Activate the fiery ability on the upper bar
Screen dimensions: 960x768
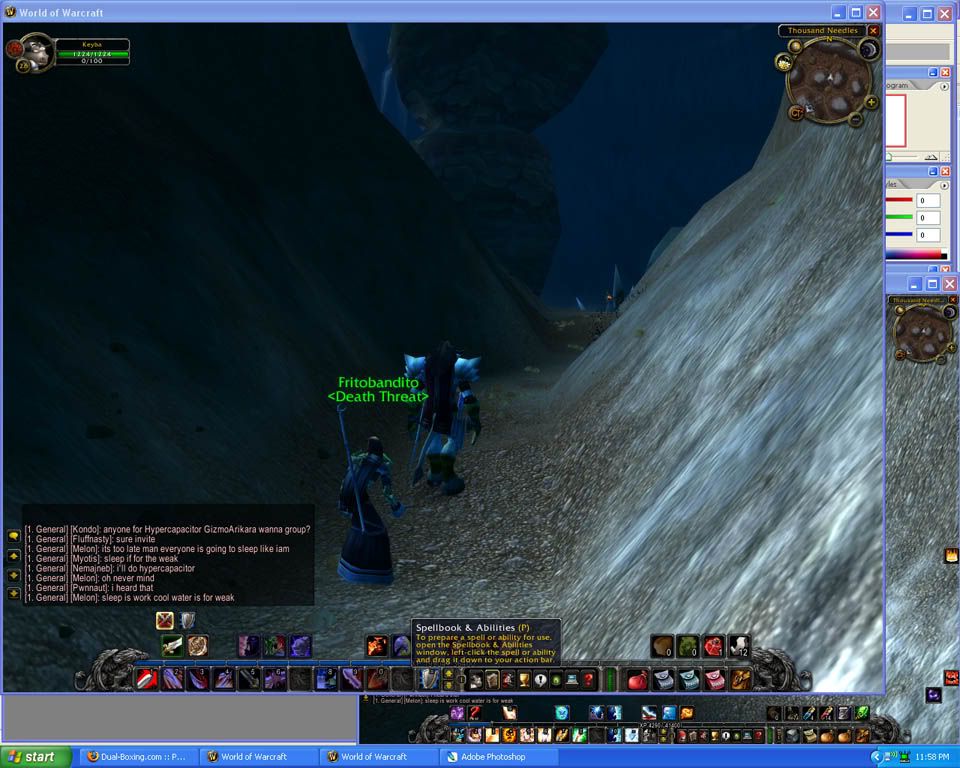click(x=377, y=646)
